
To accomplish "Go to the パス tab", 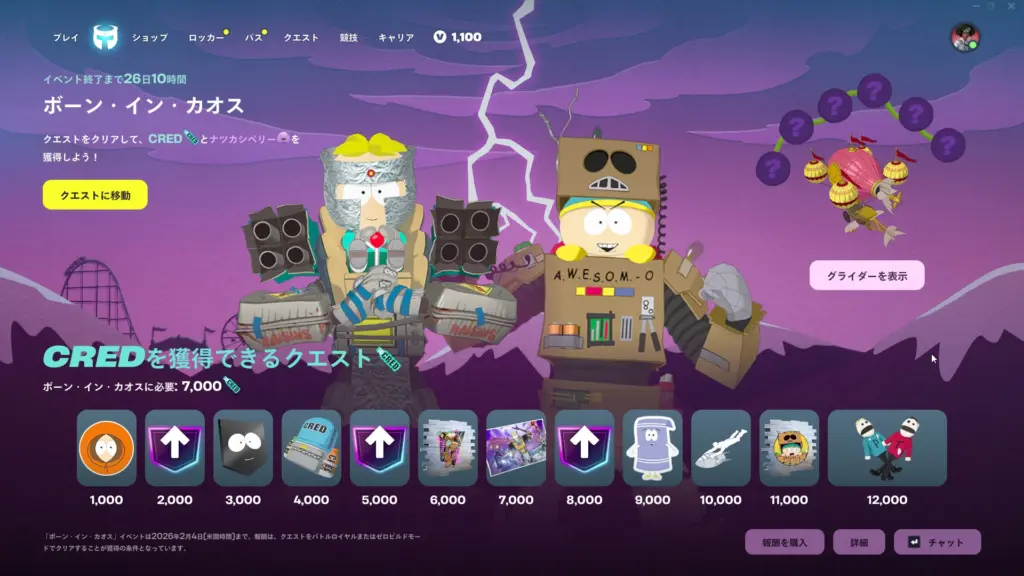I will coord(254,38).
